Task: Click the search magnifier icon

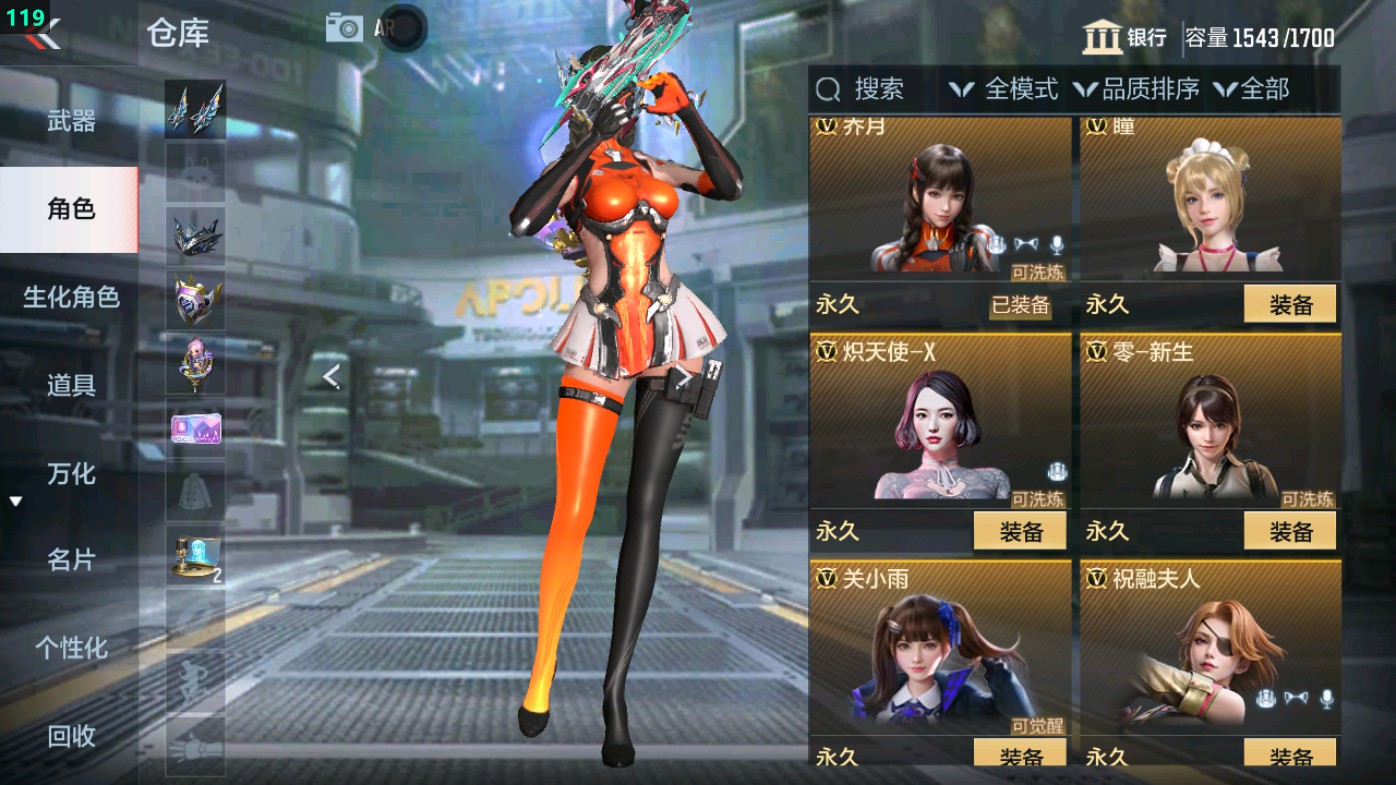Action: (x=827, y=91)
